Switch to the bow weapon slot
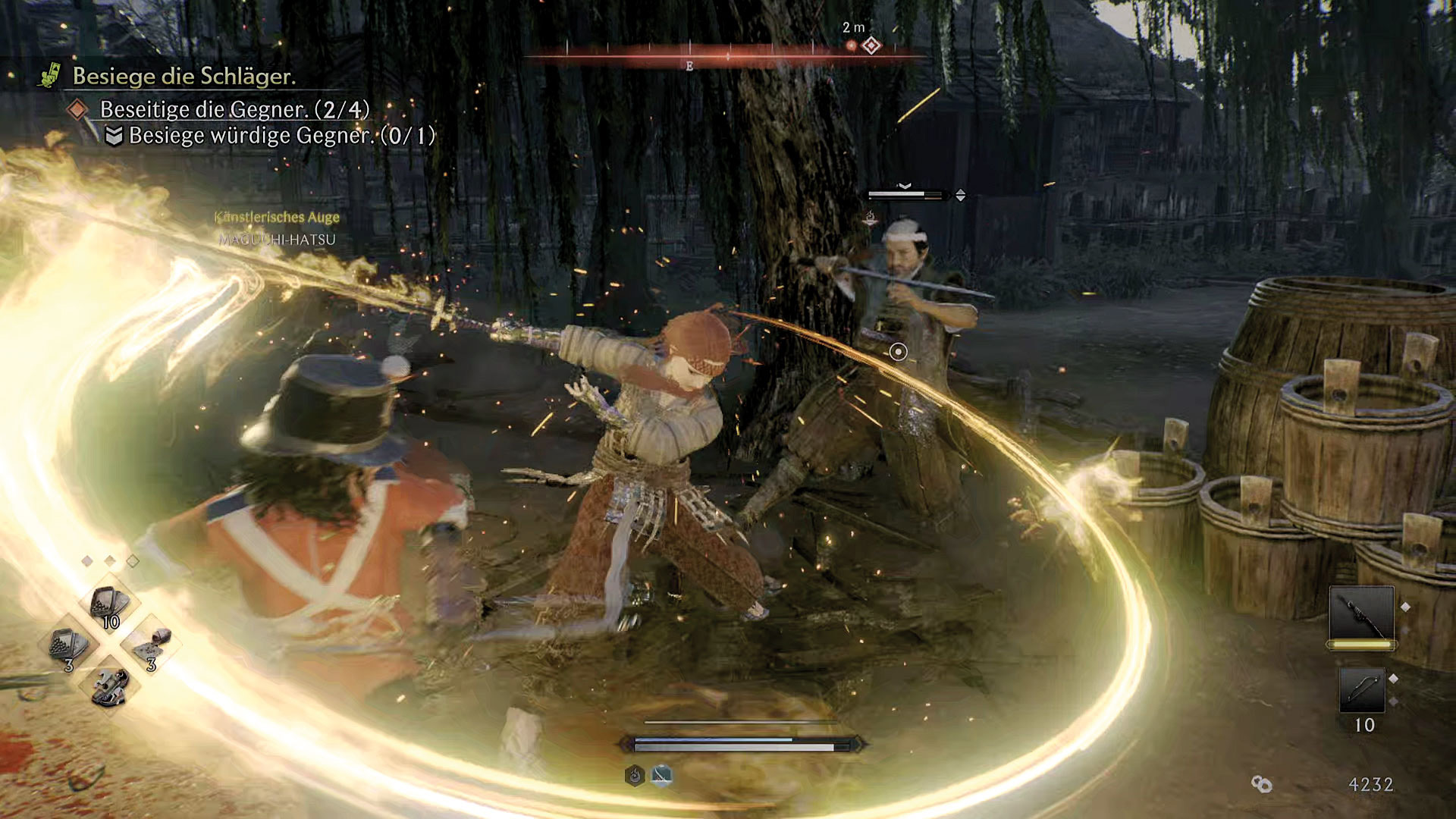Image resolution: width=1456 pixels, height=819 pixels. click(x=1362, y=690)
